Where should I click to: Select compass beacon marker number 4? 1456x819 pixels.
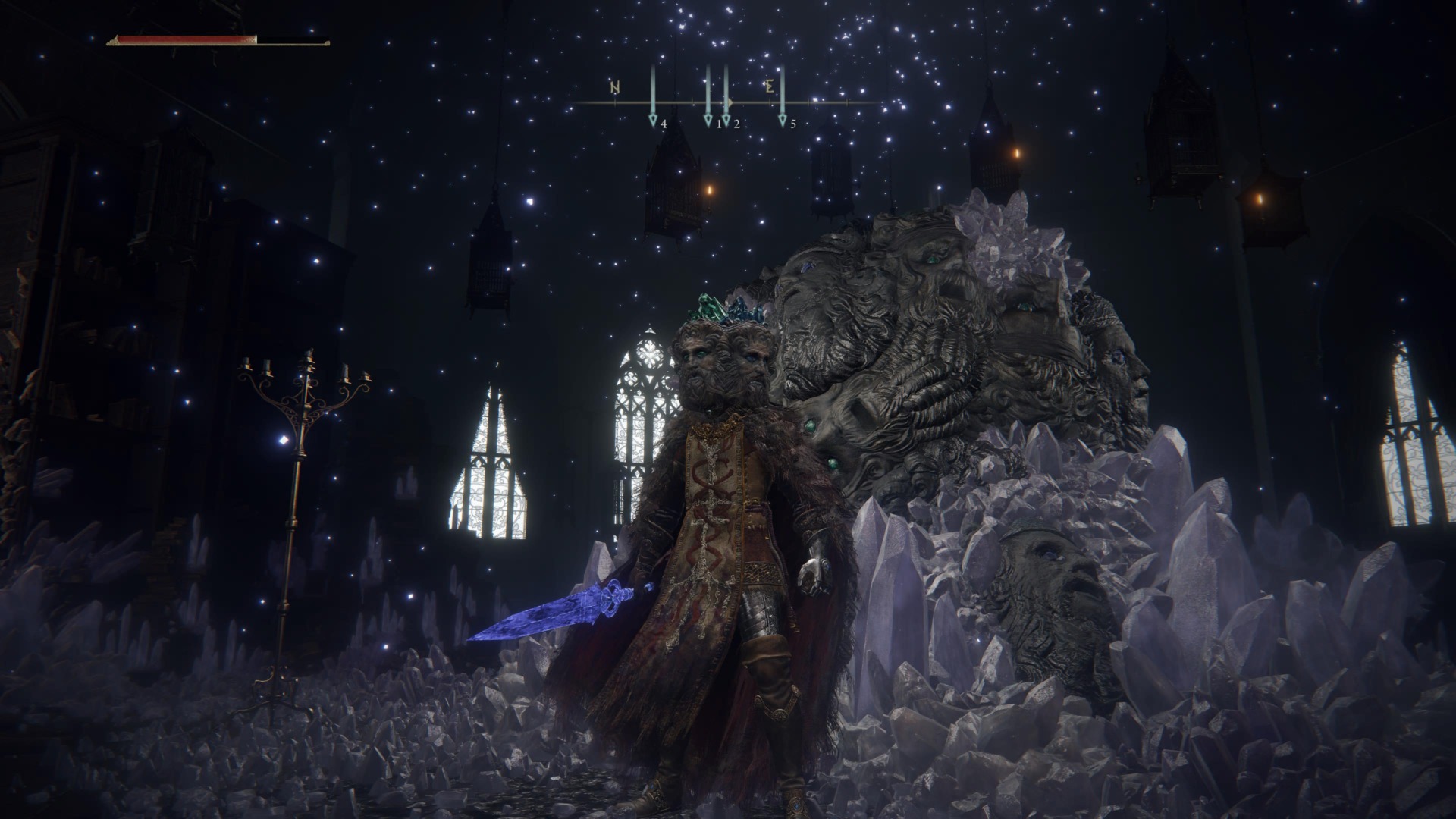click(653, 119)
